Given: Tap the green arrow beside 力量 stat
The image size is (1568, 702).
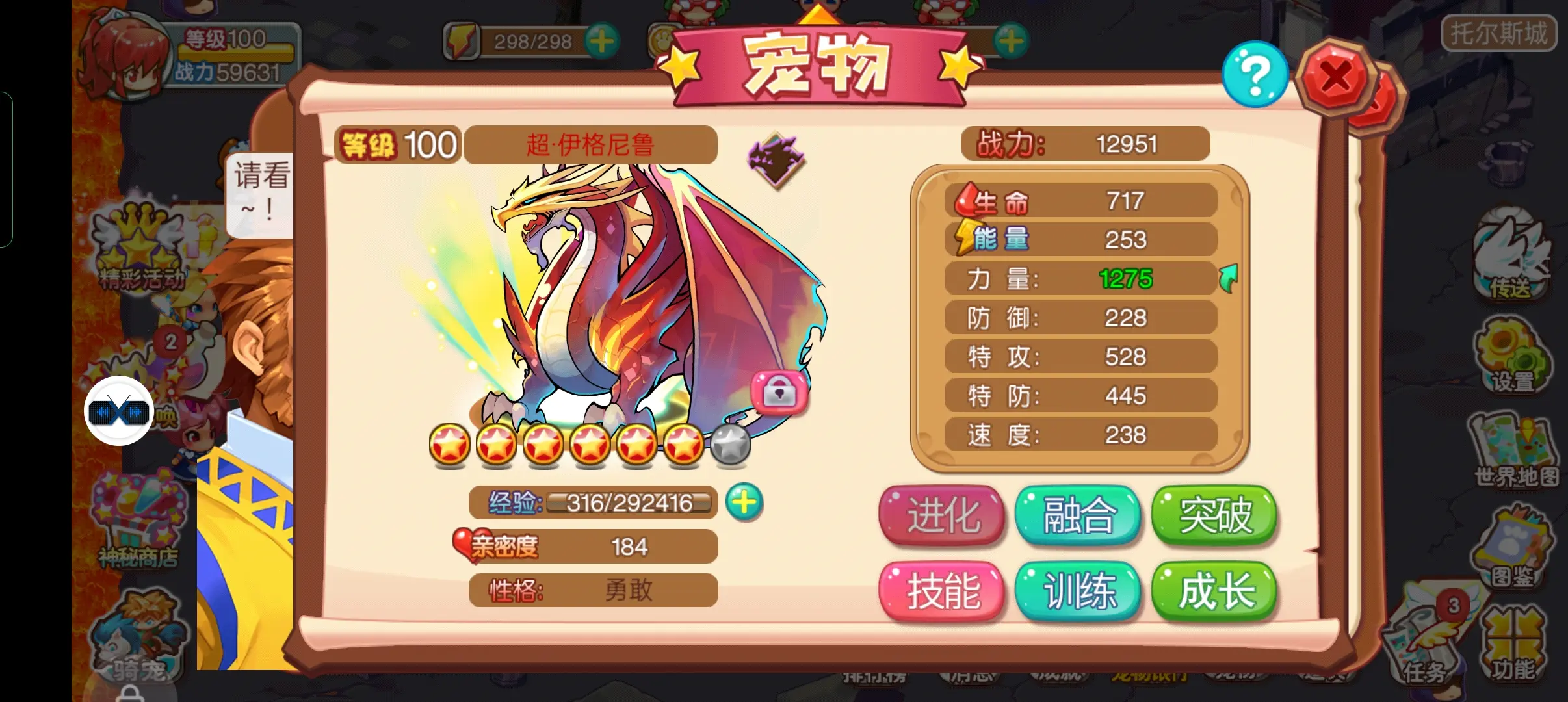Looking at the screenshot, I should click(1228, 278).
